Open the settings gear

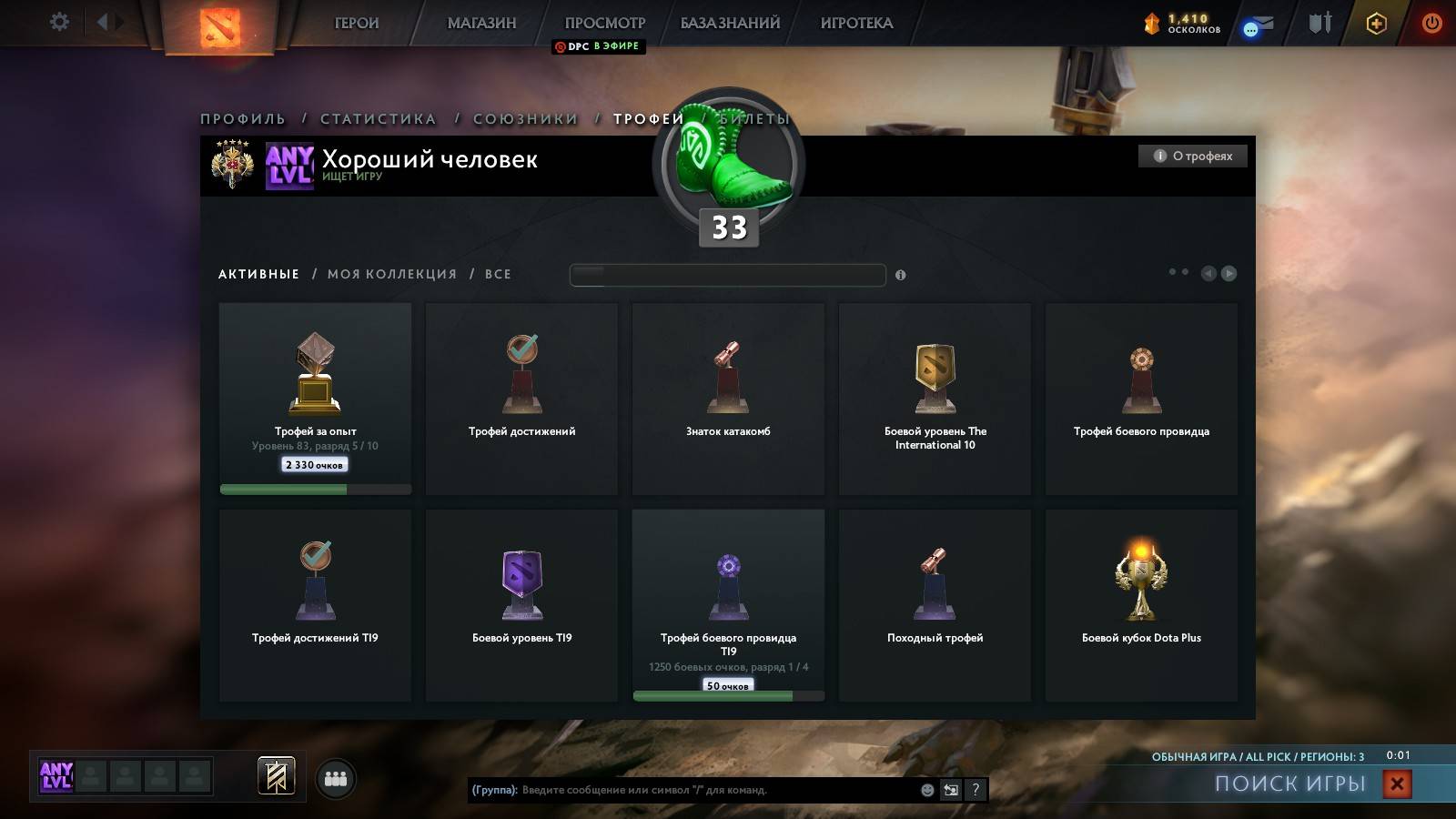tap(58, 22)
